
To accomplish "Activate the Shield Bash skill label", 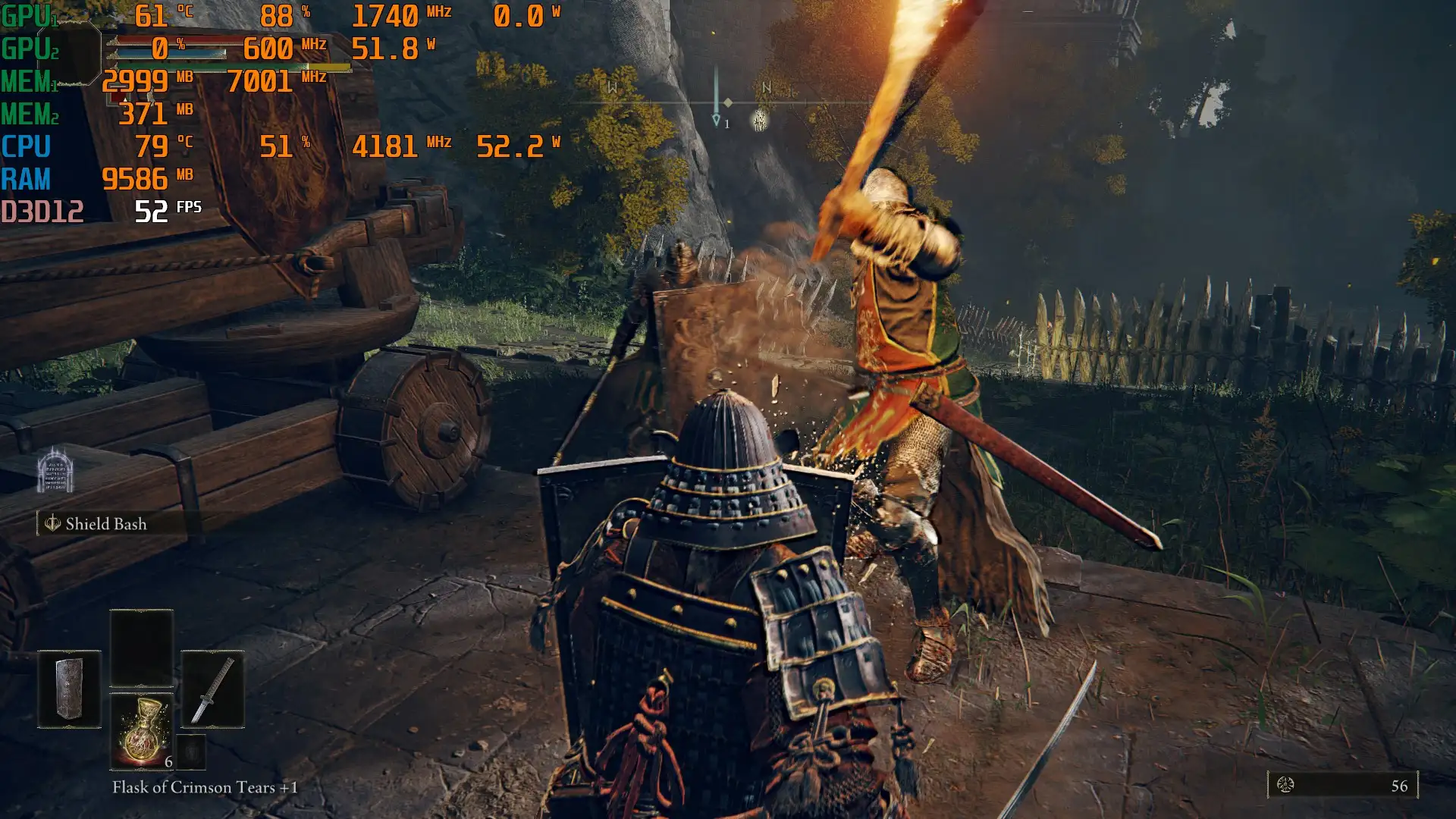I will 105,524.
